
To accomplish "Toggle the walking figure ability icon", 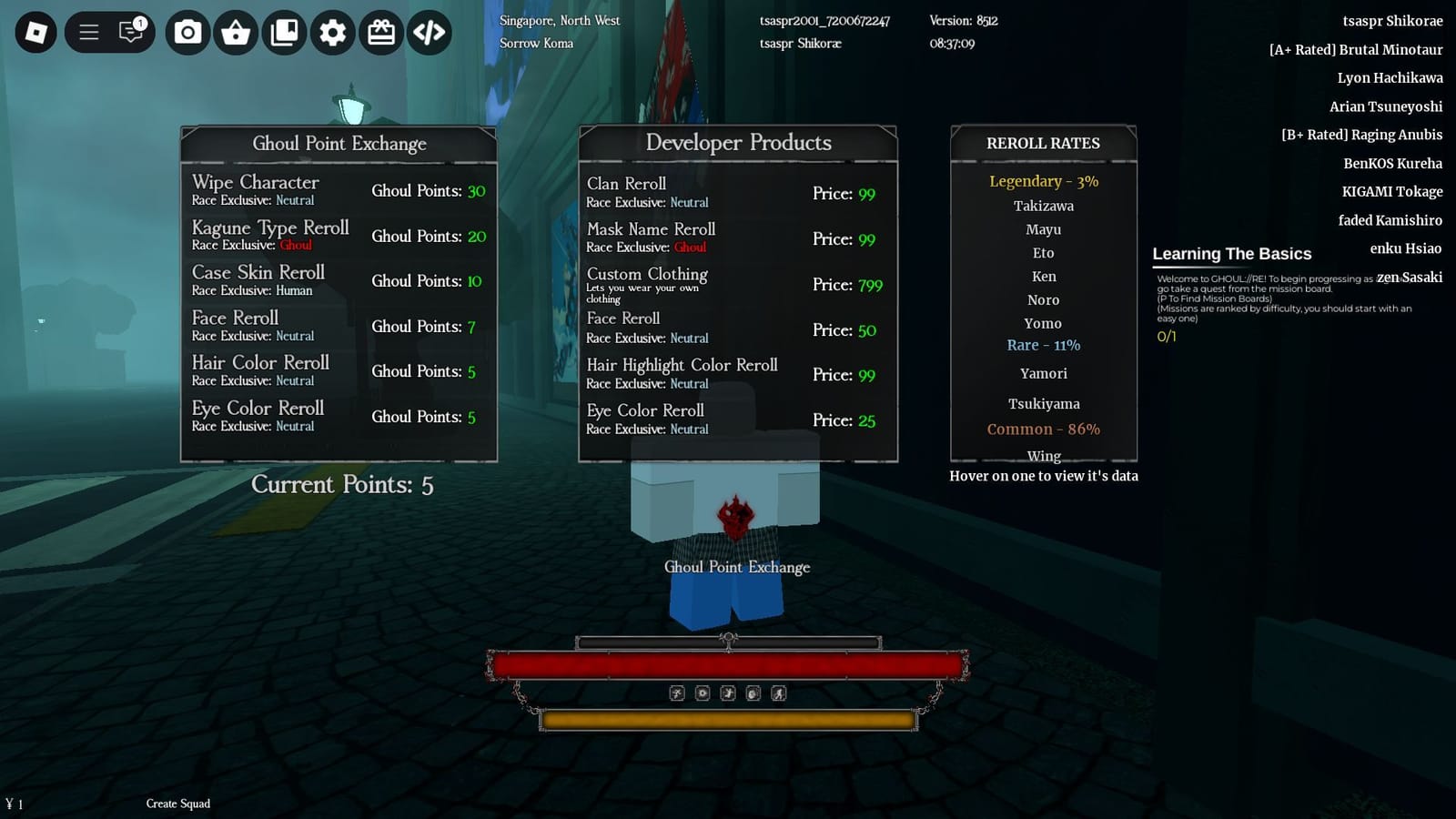I will click(779, 693).
